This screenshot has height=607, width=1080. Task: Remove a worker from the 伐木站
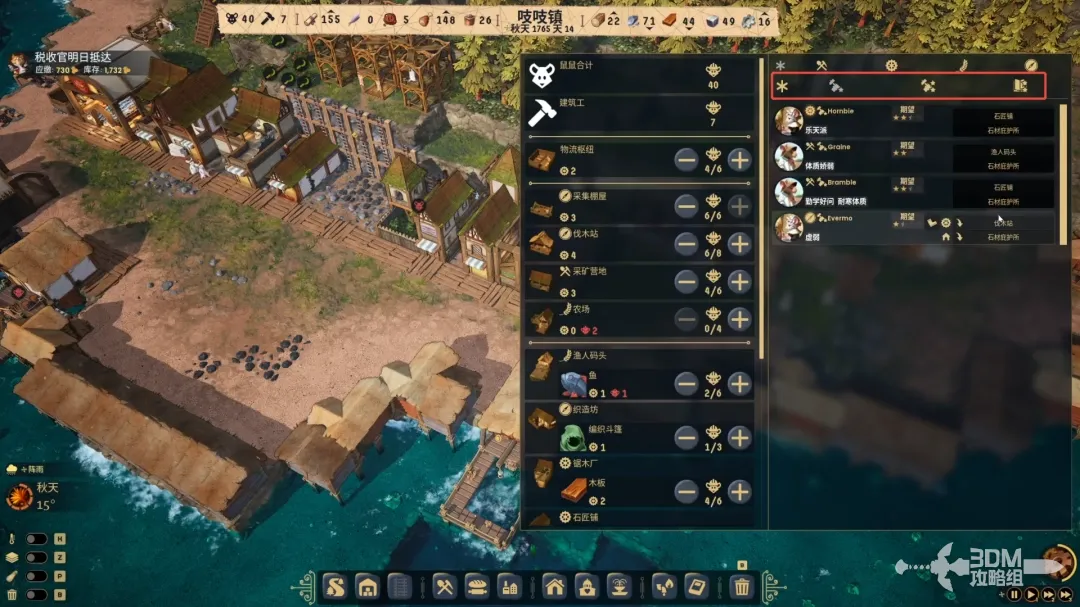686,243
